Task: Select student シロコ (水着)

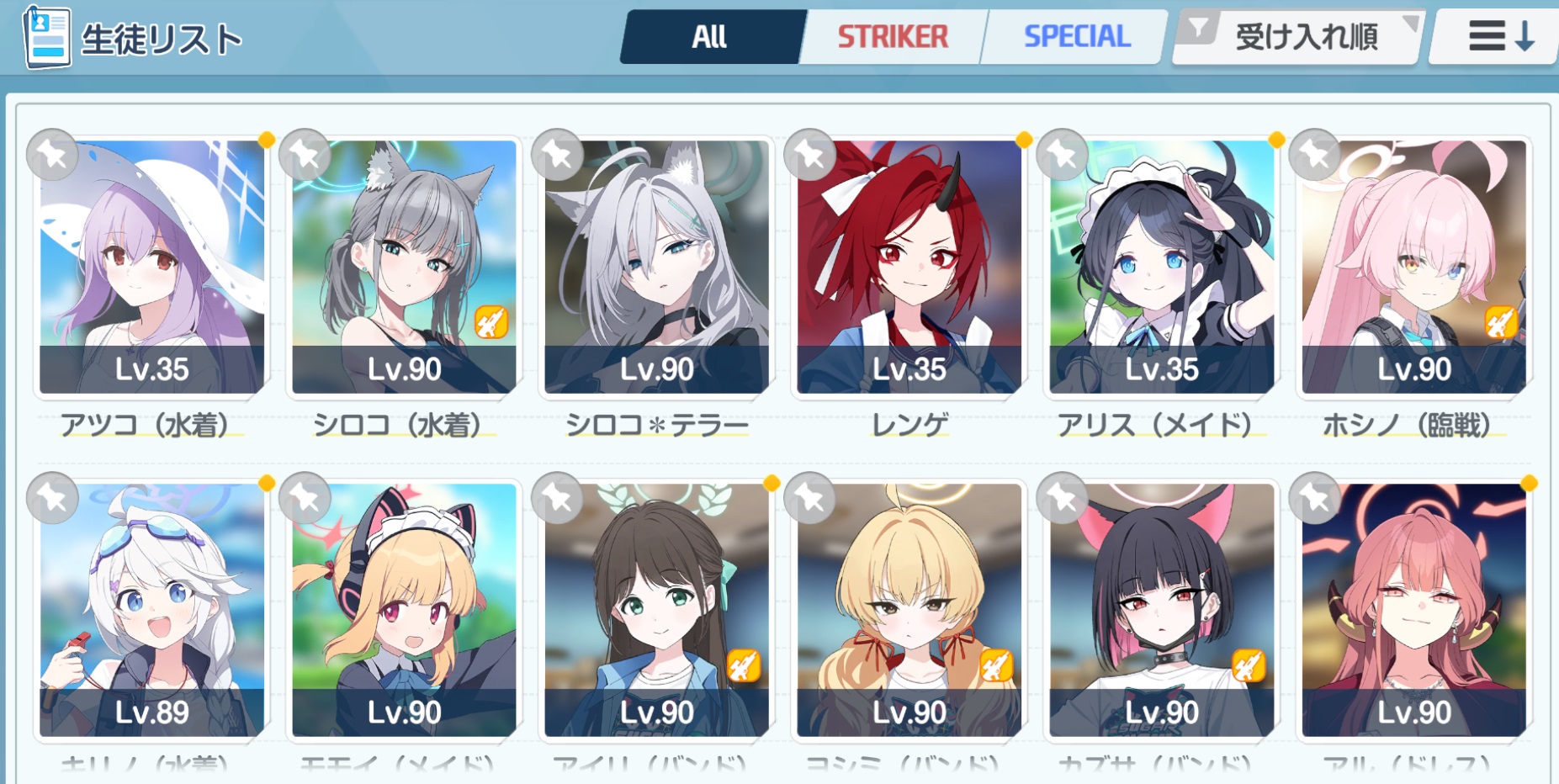Action: (405, 267)
